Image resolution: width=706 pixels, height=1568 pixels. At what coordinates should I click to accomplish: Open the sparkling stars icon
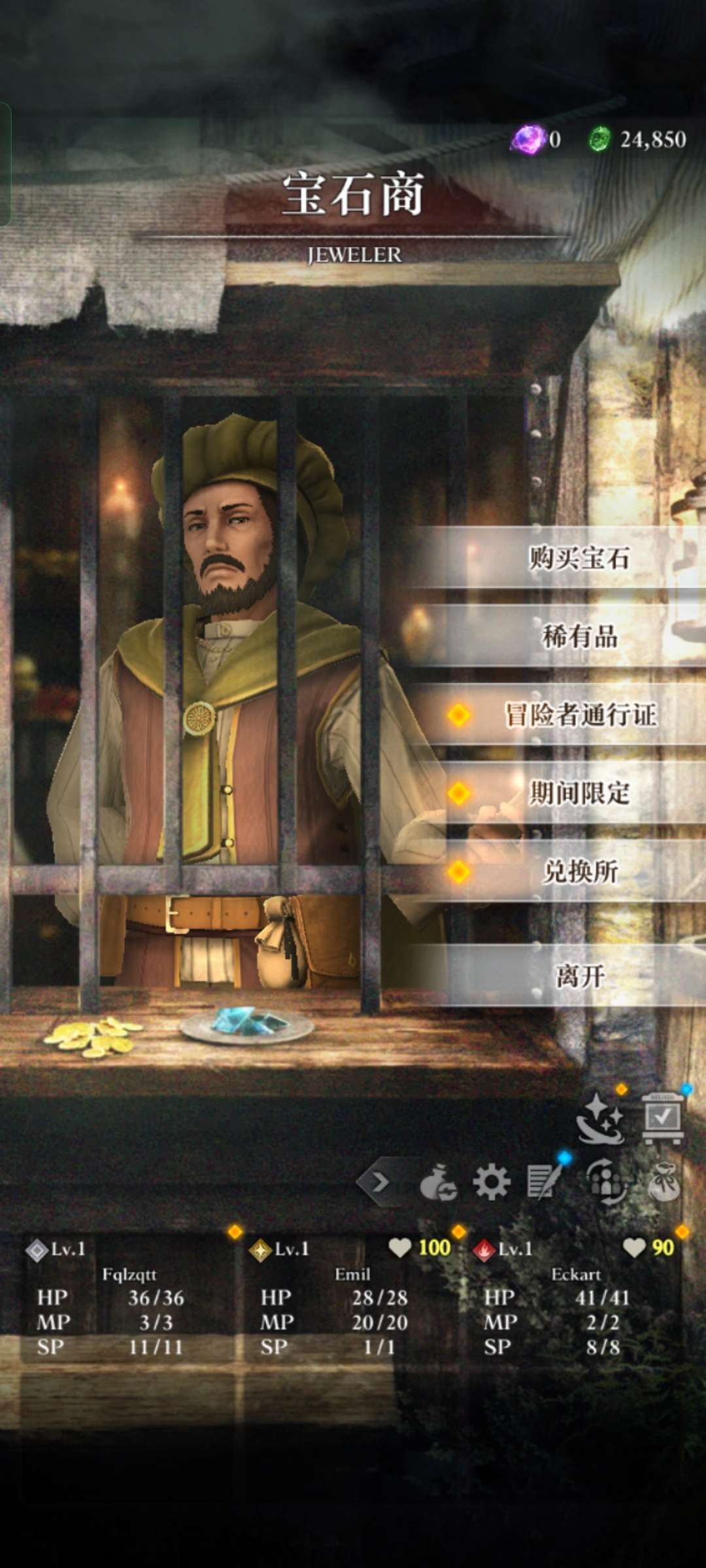(599, 1119)
